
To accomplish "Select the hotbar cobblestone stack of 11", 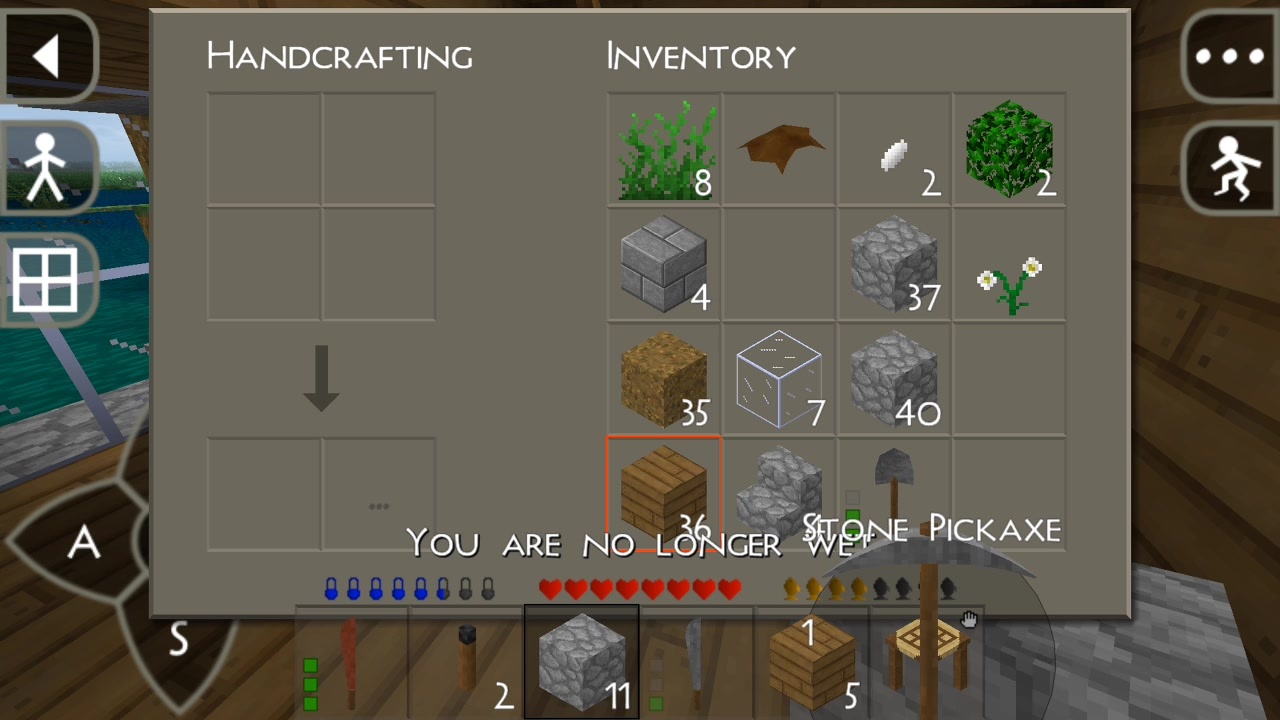I will coord(581,662).
